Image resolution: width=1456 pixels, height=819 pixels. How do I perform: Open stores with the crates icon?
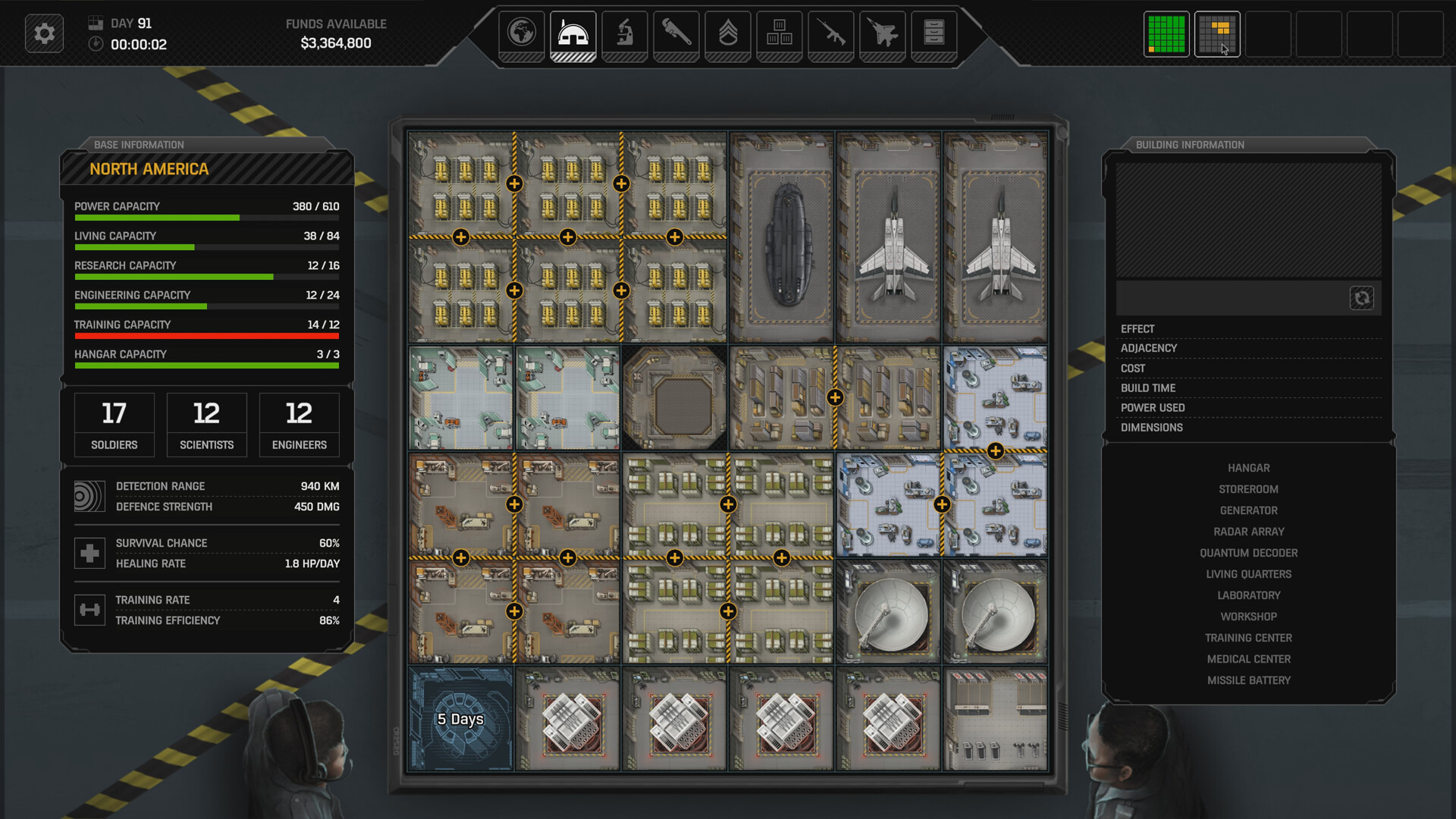pyautogui.click(x=779, y=33)
